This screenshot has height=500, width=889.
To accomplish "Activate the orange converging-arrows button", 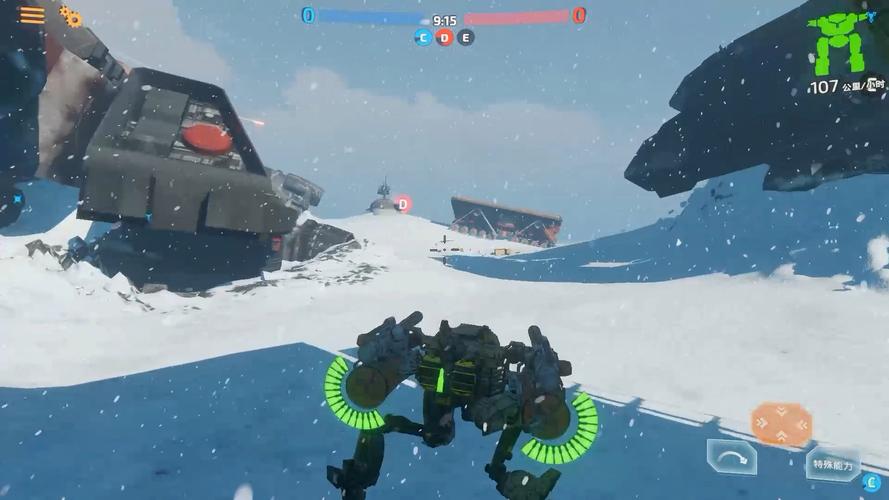I will pyautogui.click(x=781, y=424).
